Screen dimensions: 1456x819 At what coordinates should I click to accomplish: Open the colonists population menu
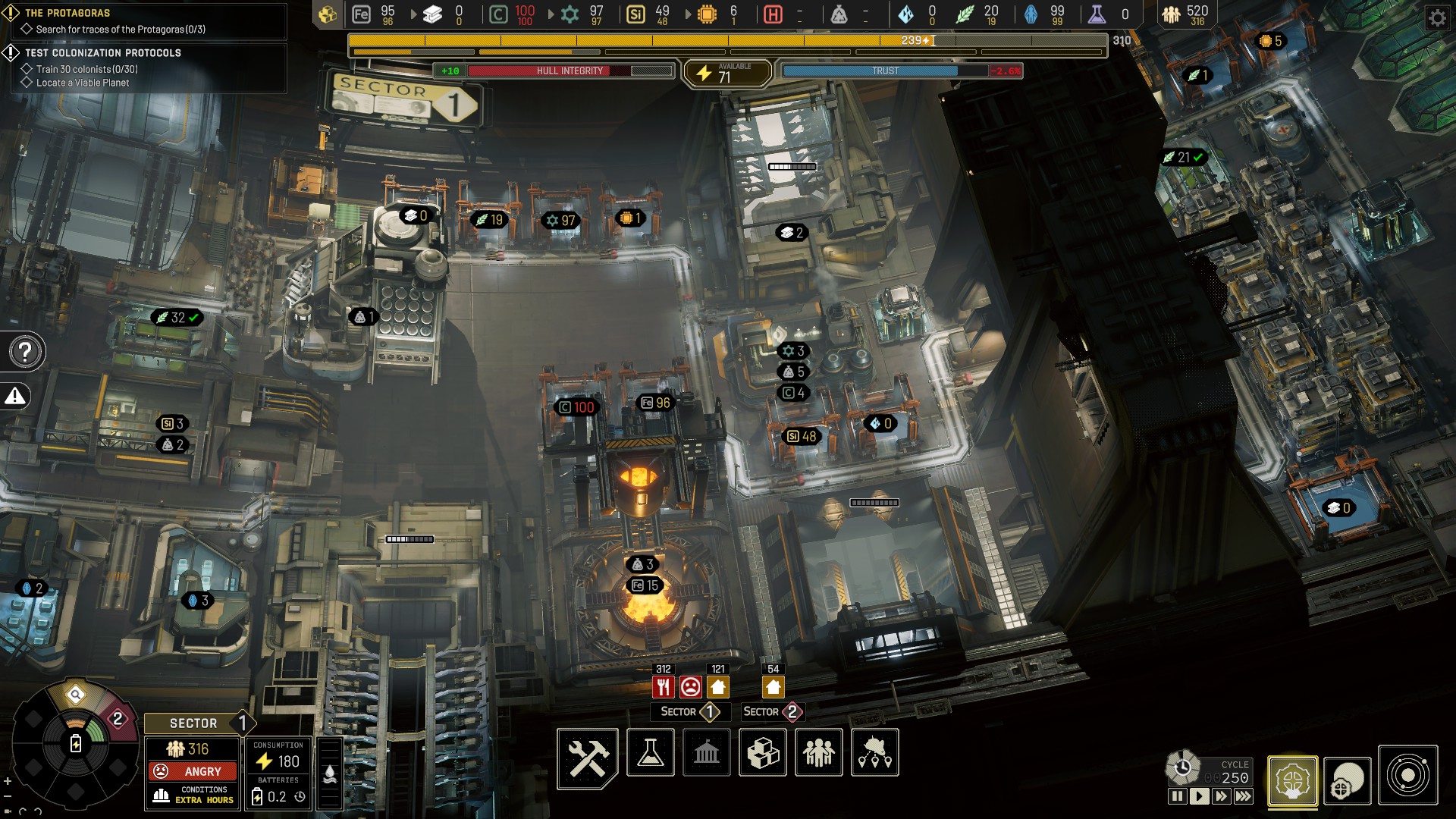click(819, 752)
